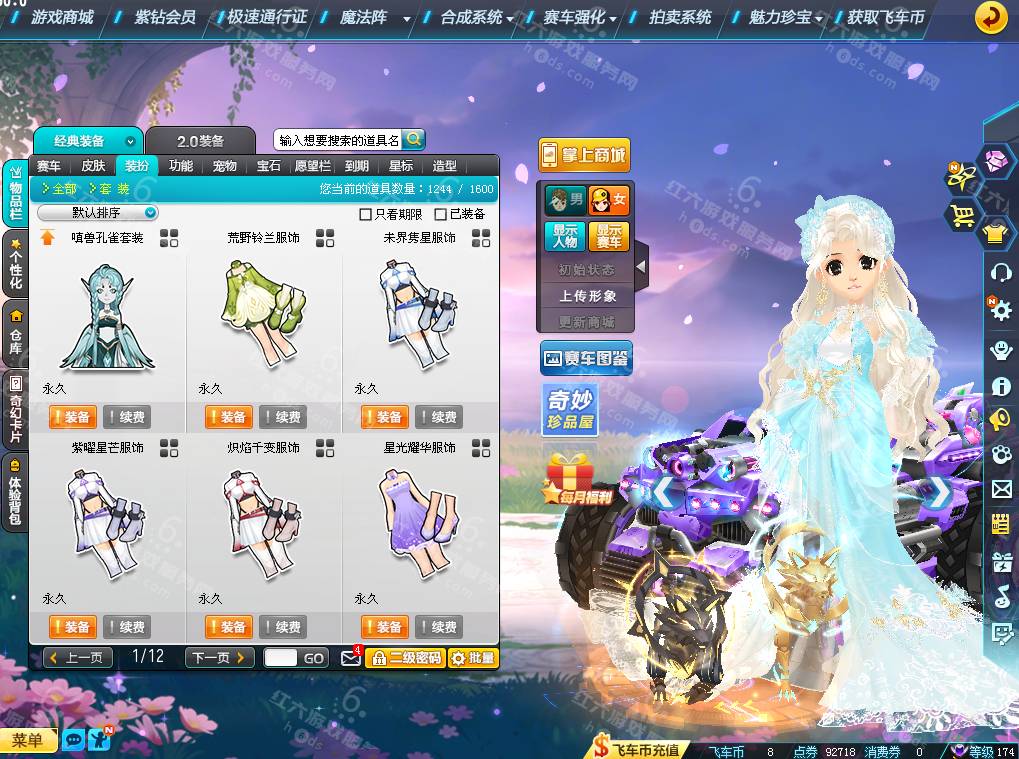Switch to the 宝石 gem tab
The width and height of the screenshot is (1019, 759).
pos(269,166)
